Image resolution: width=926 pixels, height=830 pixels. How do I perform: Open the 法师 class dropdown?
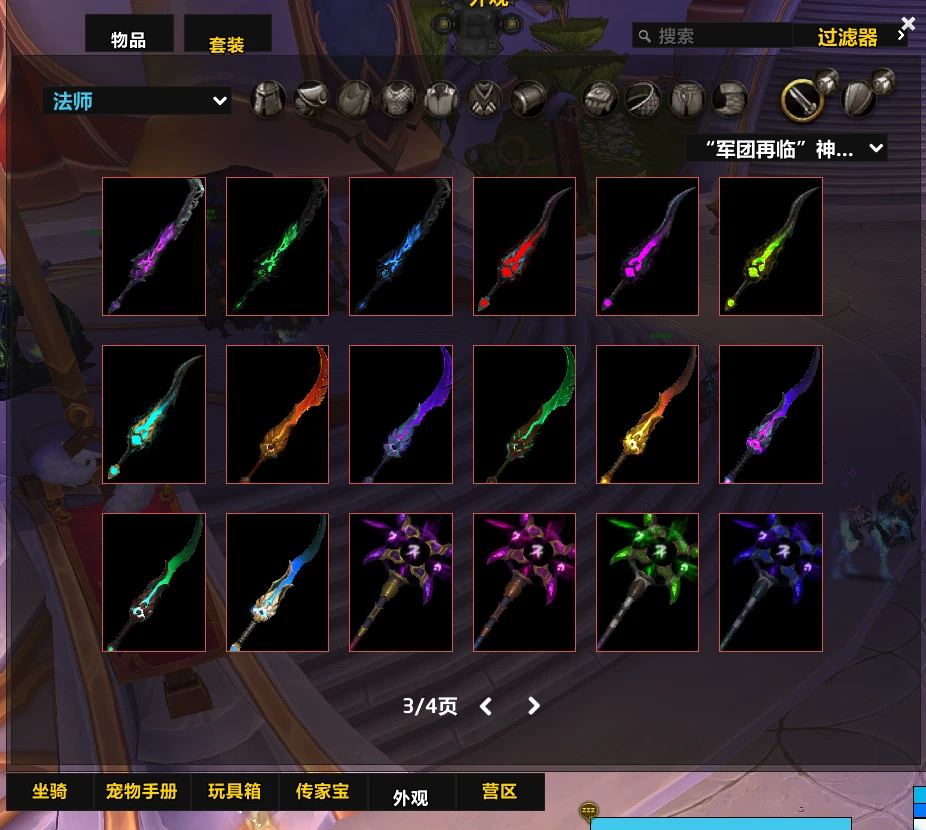click(x=137, y=101)
